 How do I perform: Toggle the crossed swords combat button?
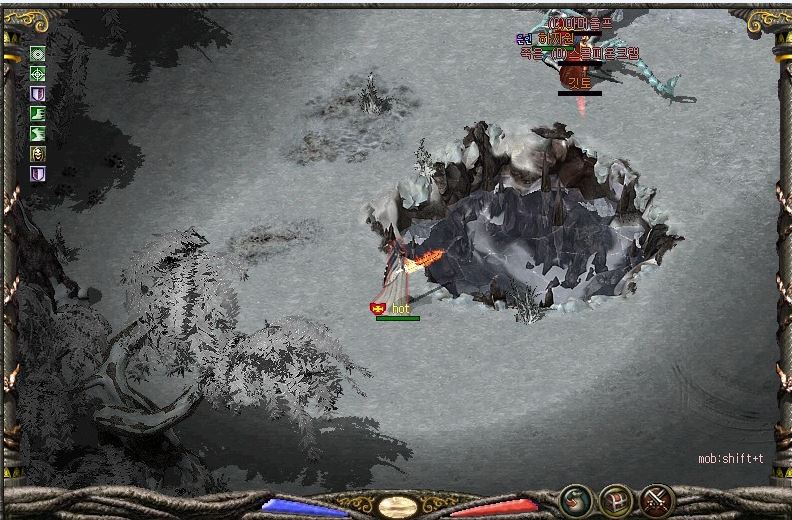(x=656, y=499)
